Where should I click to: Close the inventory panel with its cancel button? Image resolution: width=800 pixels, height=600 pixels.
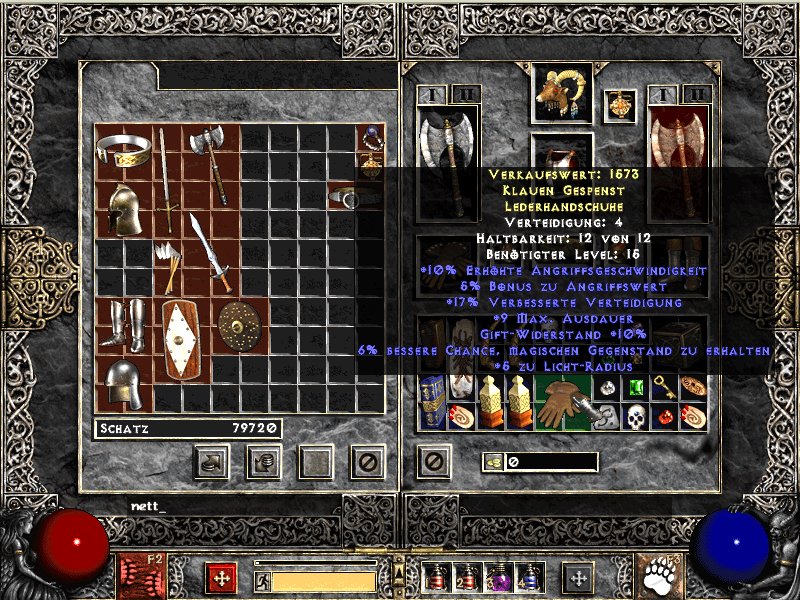point(433,461)
